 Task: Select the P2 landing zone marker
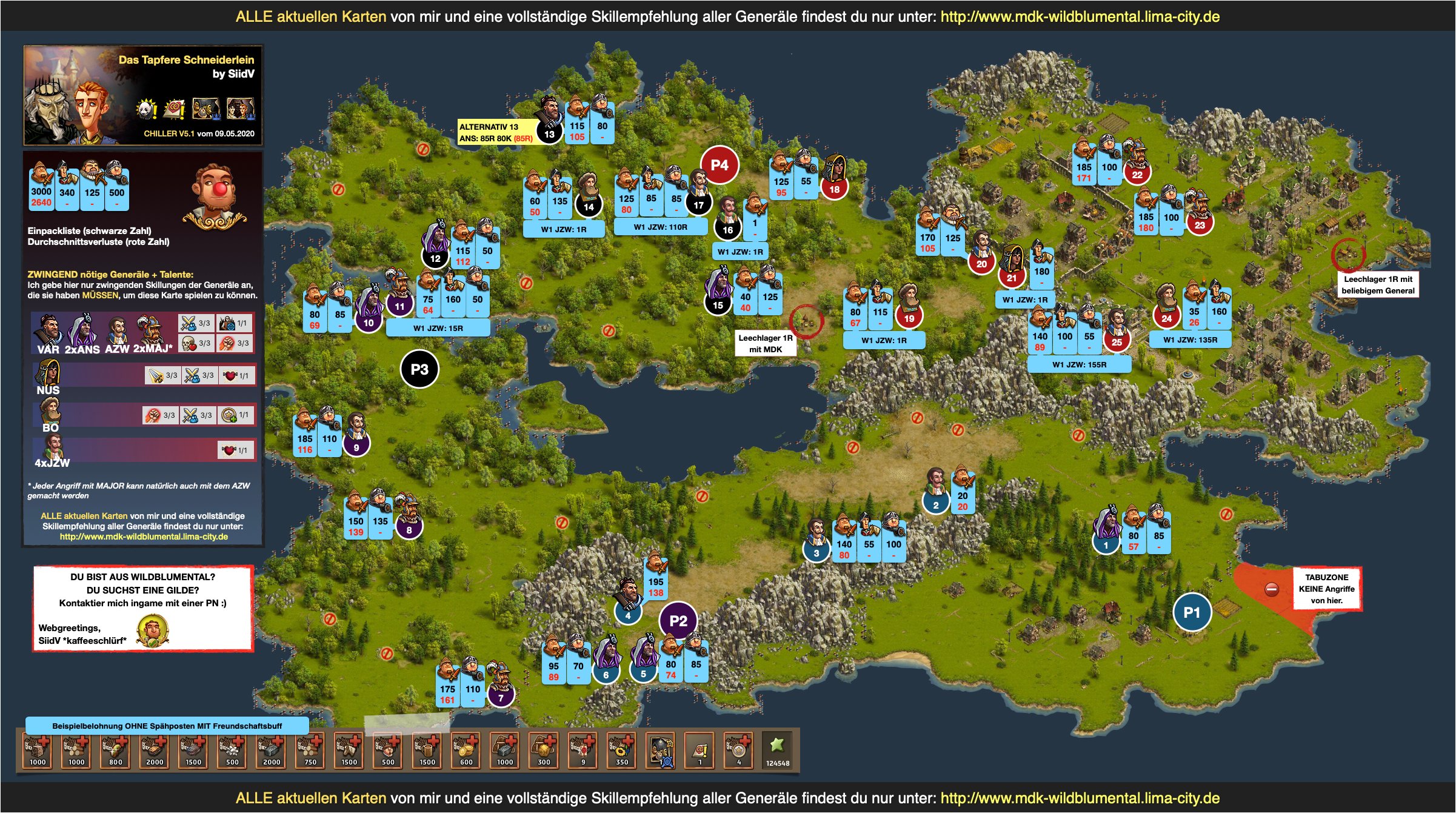click(678, 621)
